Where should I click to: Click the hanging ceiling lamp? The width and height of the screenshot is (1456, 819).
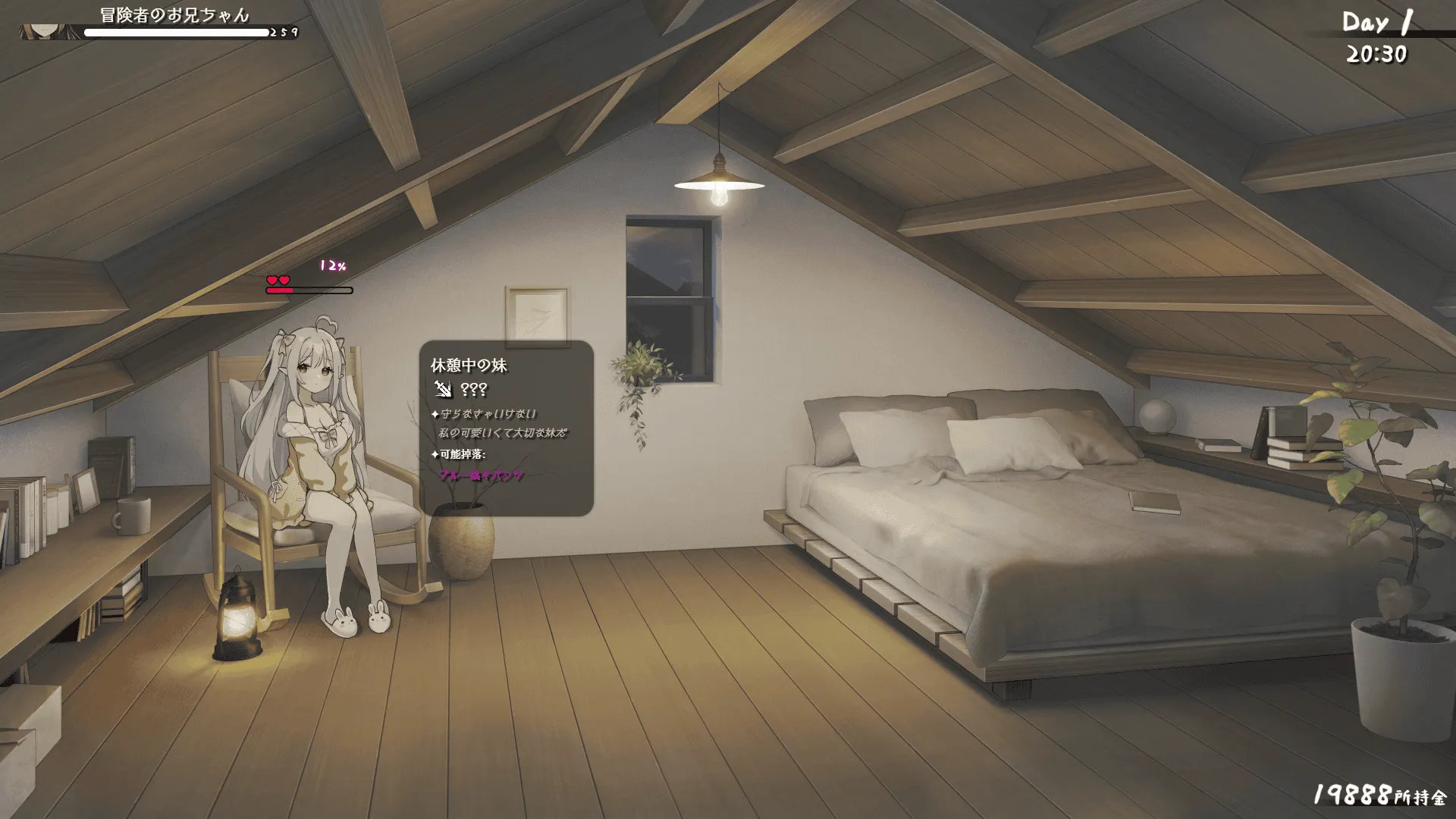[719, 178]
